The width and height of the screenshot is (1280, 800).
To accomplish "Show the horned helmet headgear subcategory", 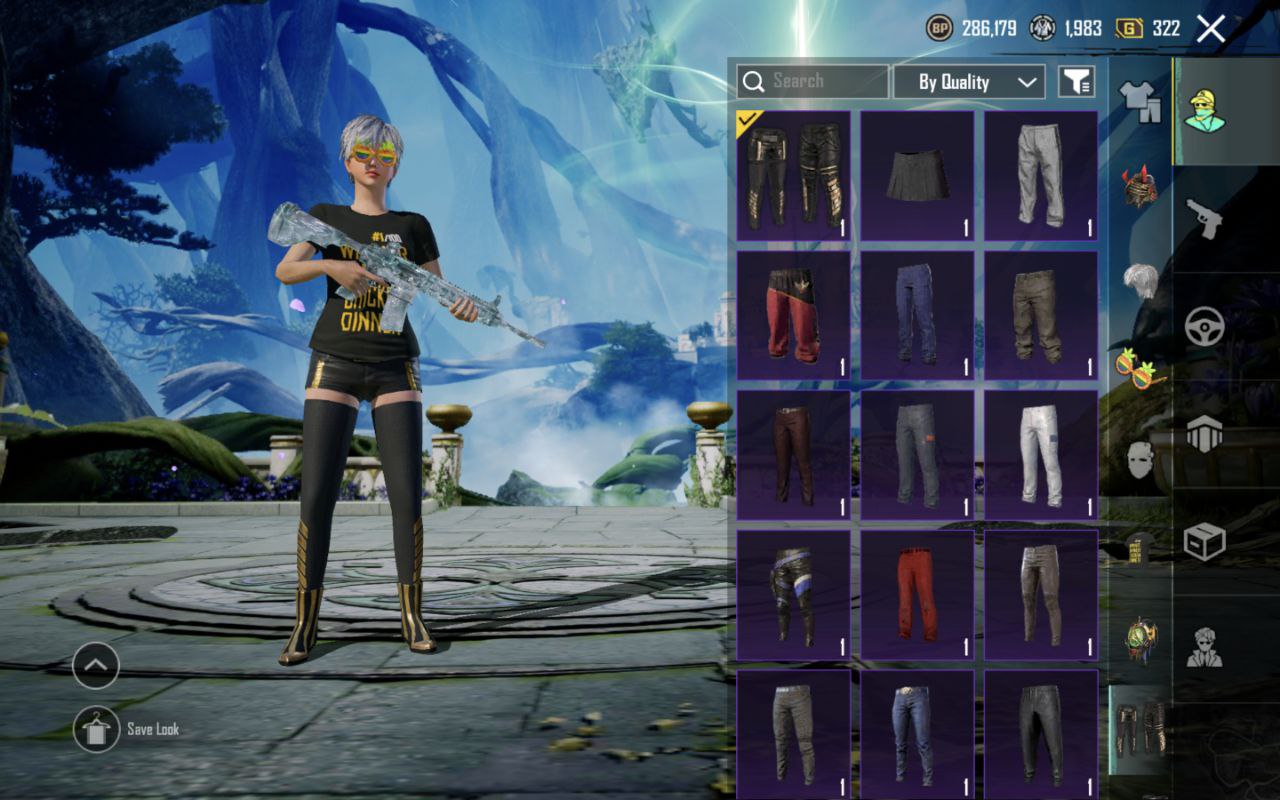I will (x=1140, y=187).
